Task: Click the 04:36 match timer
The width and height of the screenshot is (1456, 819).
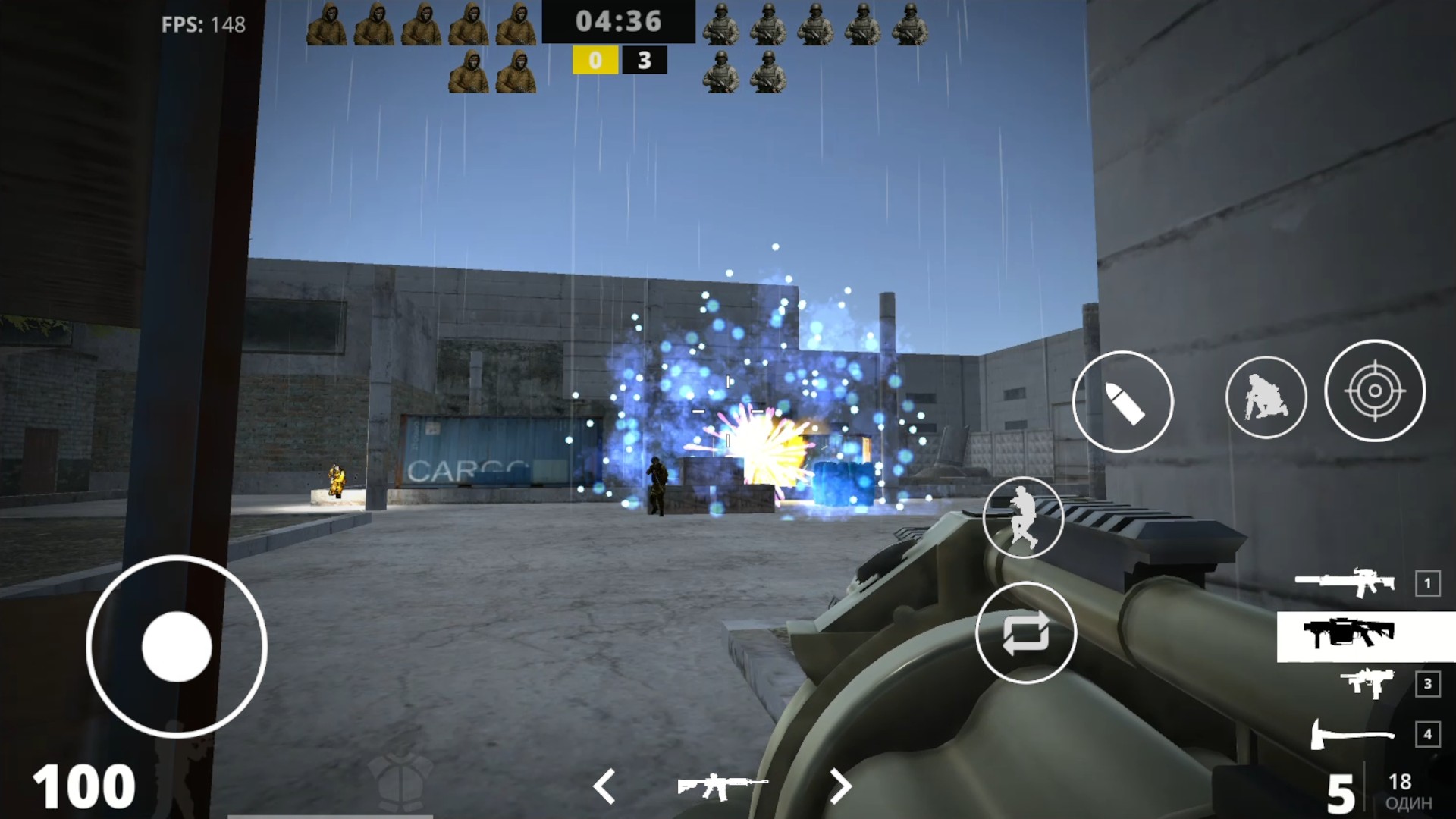Action: point(618,22)
